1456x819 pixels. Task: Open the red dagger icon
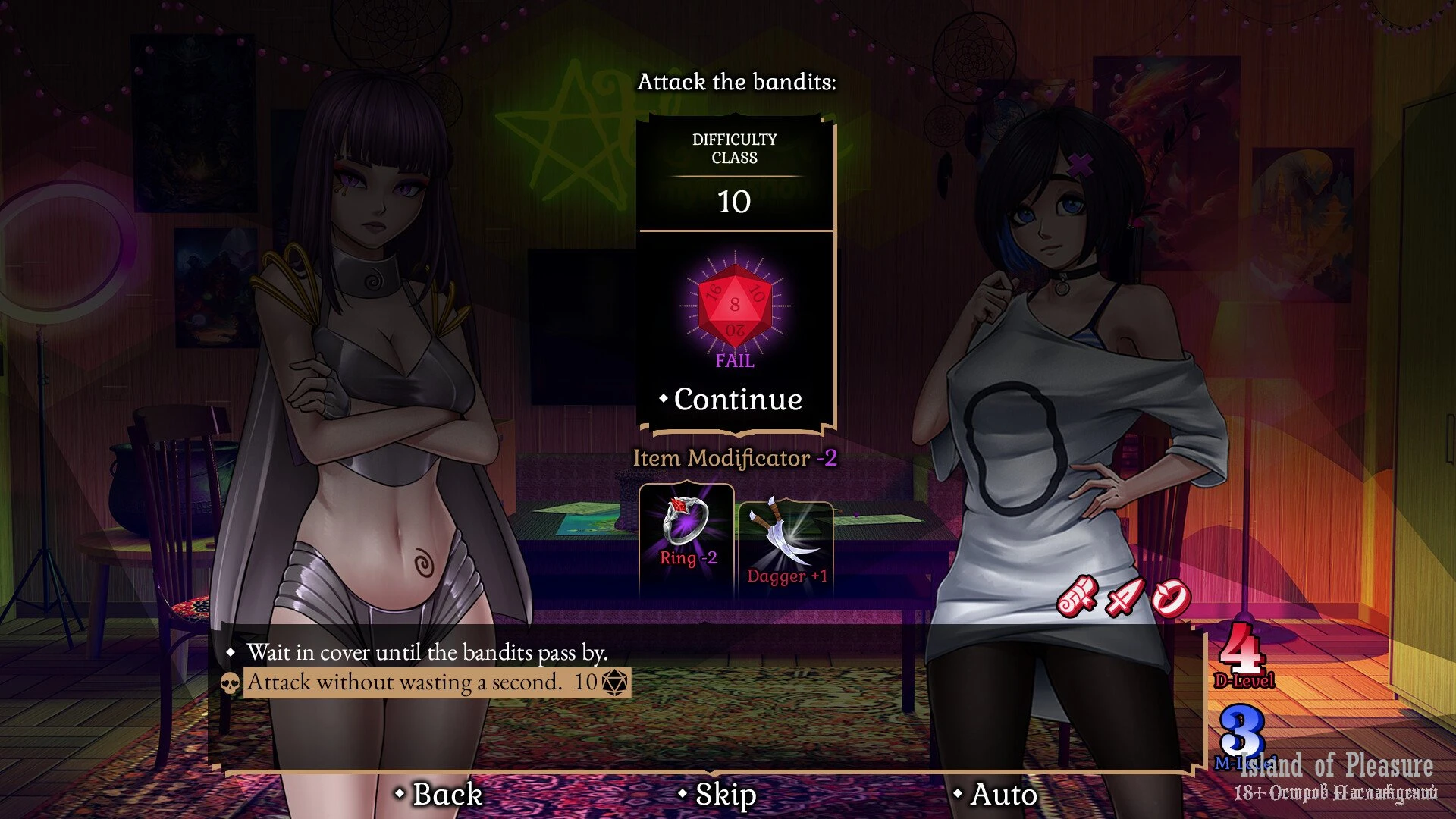1124,597
